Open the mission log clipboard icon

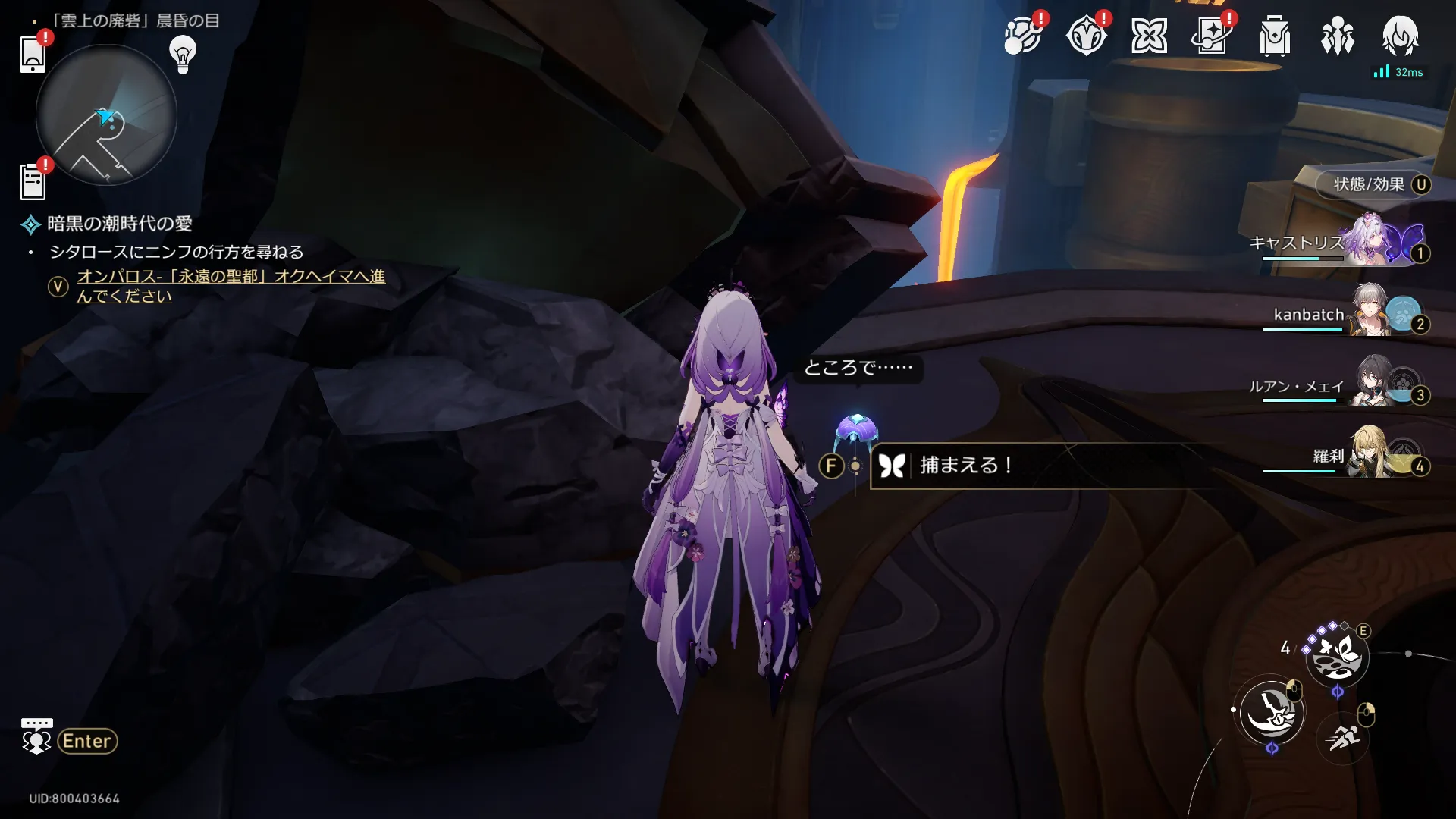(33, 182)
